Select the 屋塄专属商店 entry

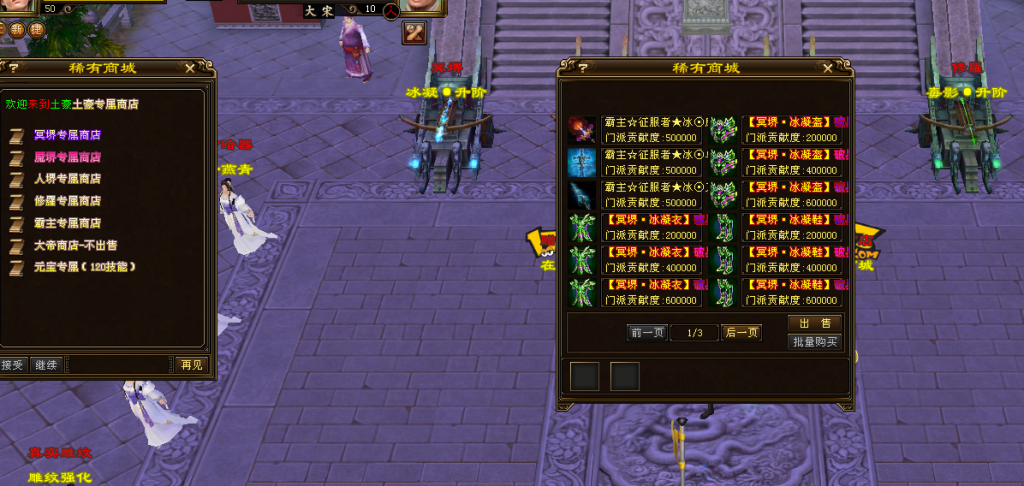pyautogui.click(x=67, y=157)
